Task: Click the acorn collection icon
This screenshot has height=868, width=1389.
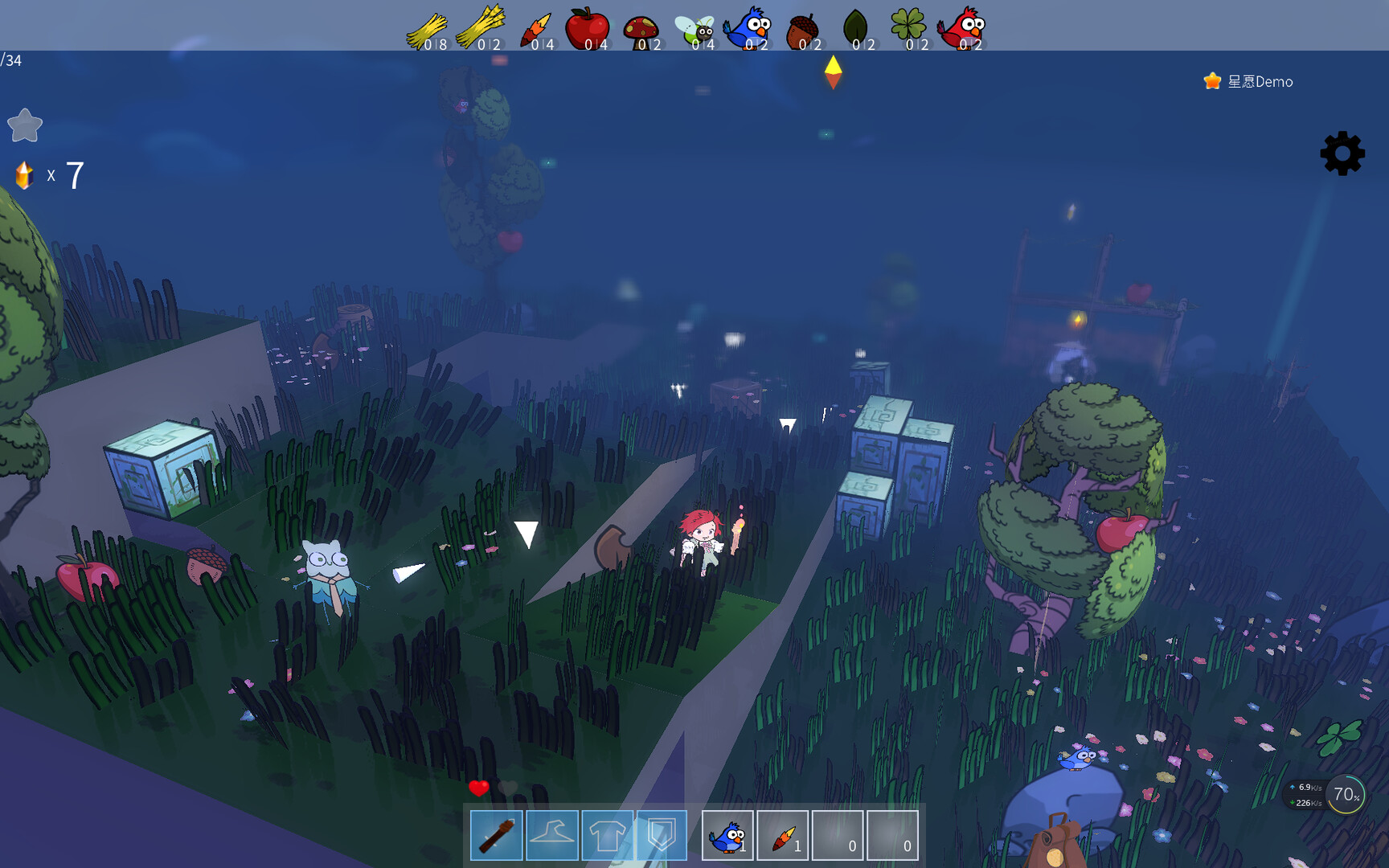Action: click(x=802, y=27)
